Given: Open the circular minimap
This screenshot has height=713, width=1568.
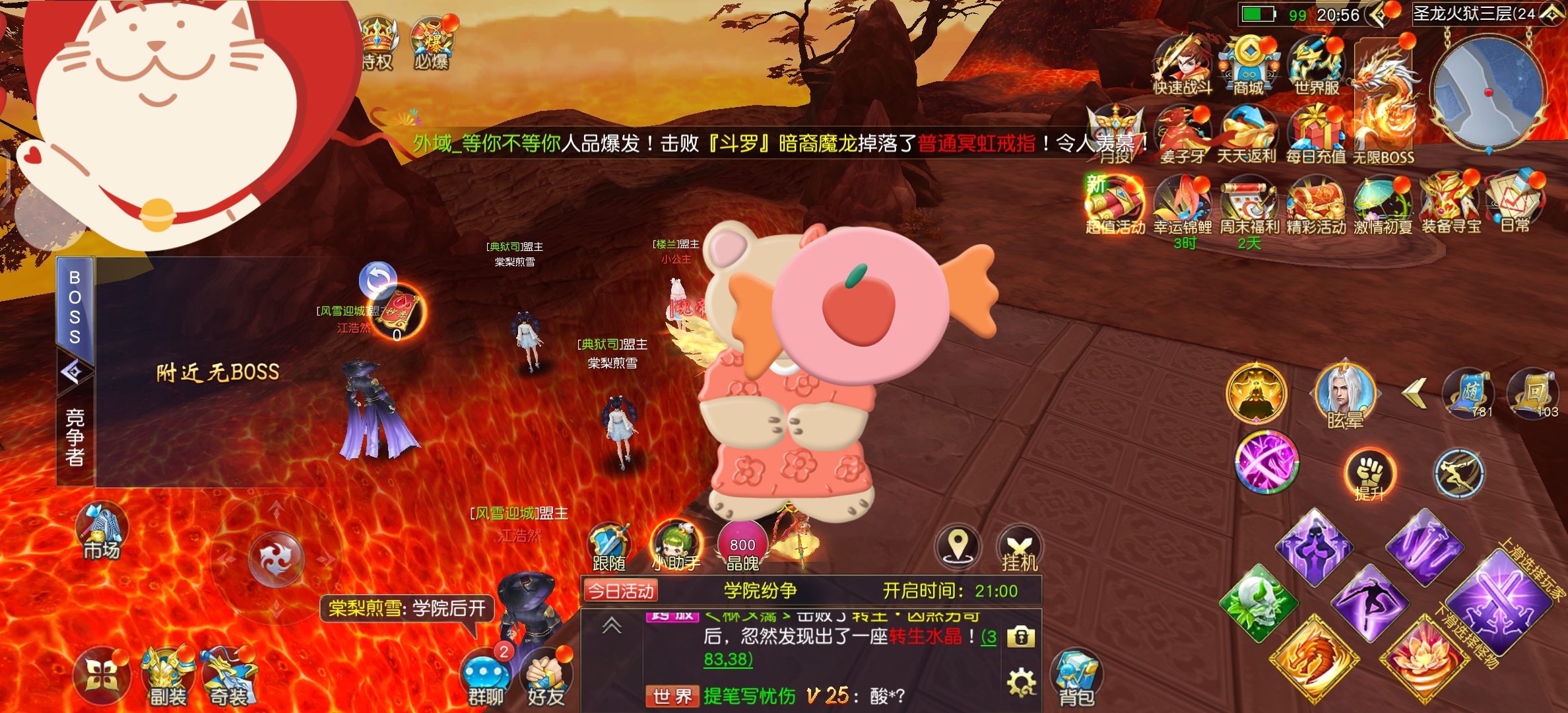Looking at the screenshot, I should coord(1487,92).
